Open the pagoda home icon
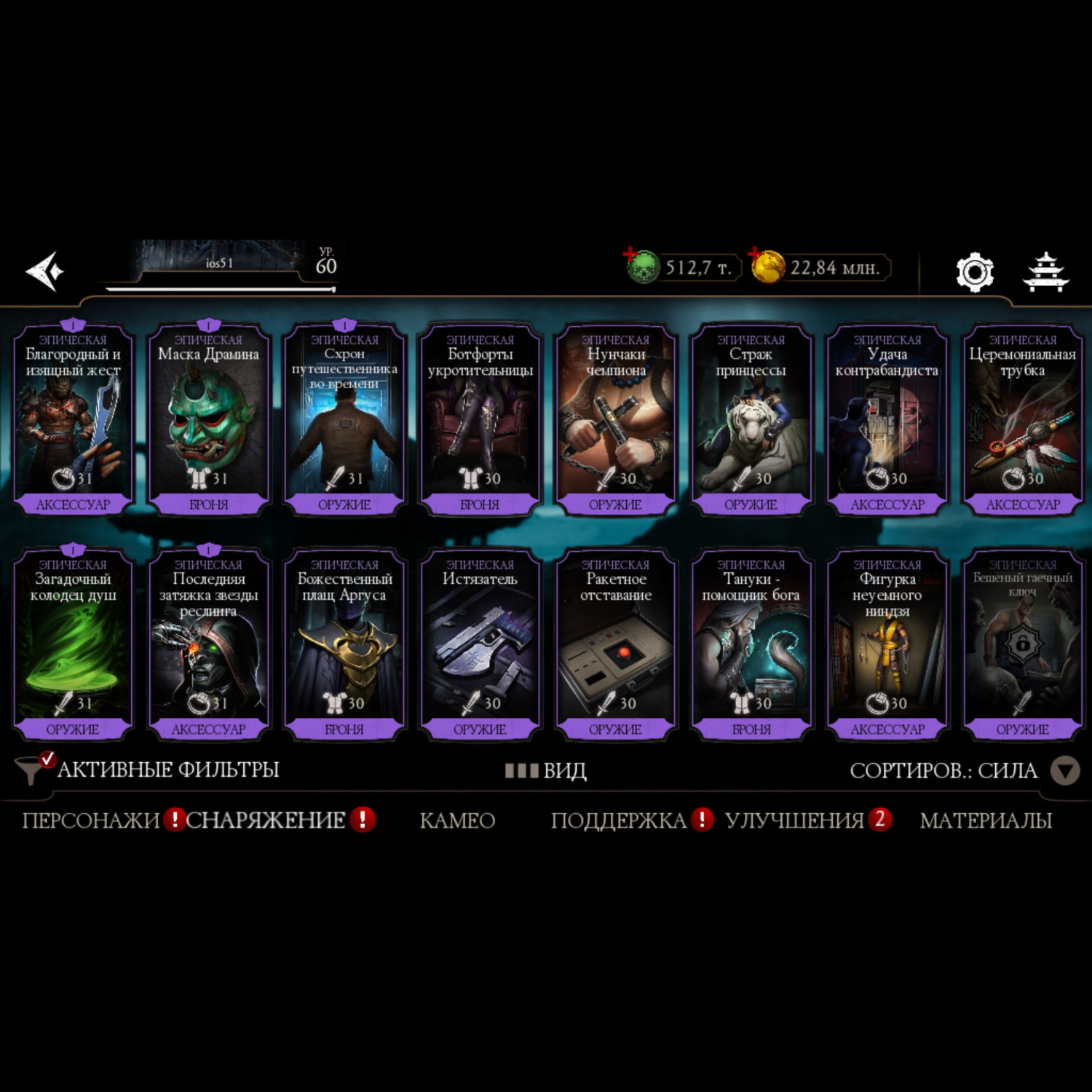Screen dimensions: 1092x1092 pos(1045,272)
